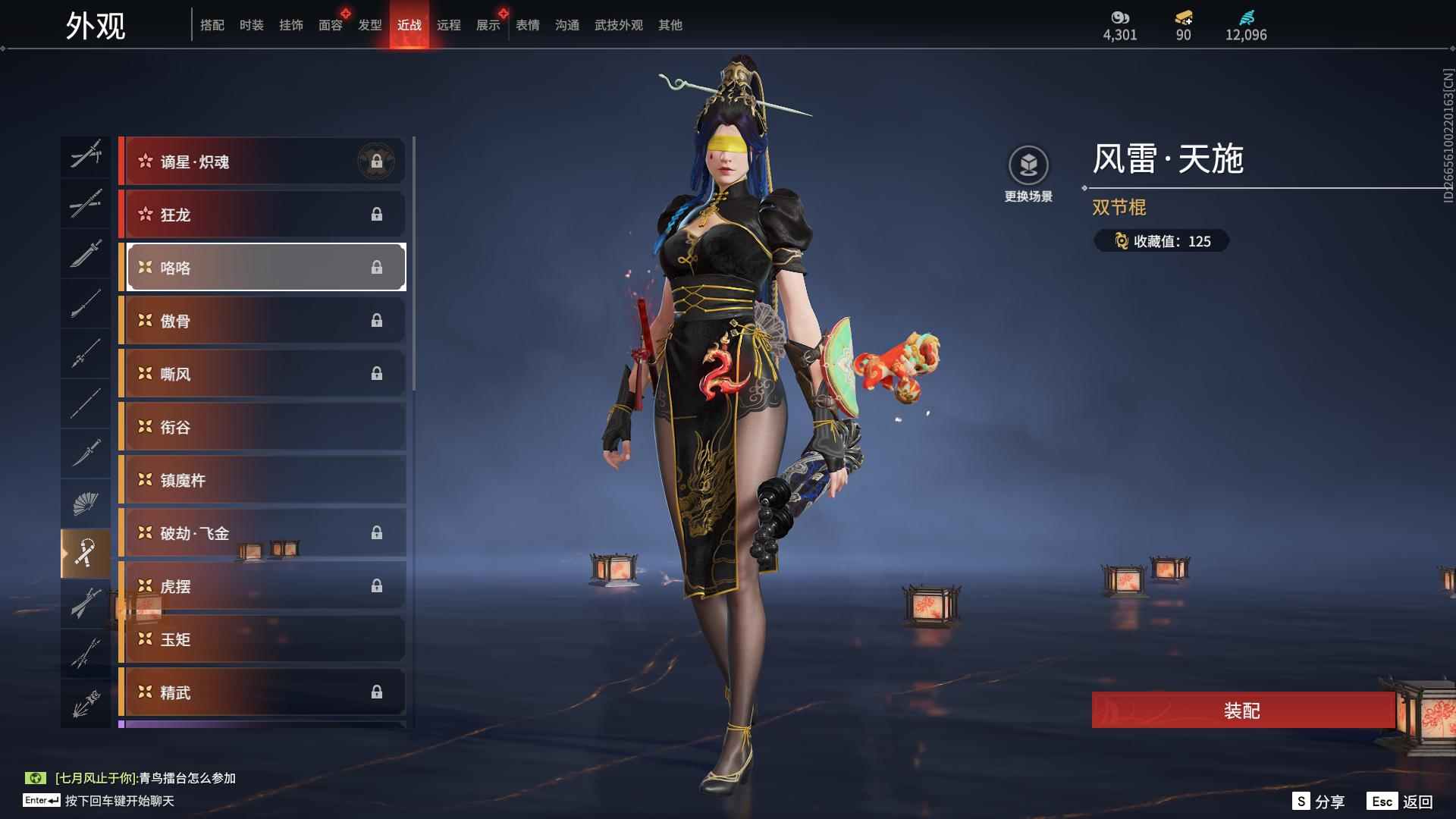The image size is (1456, 819).
Task: Open the 表情 emote tab
Action: coord(527,25)
